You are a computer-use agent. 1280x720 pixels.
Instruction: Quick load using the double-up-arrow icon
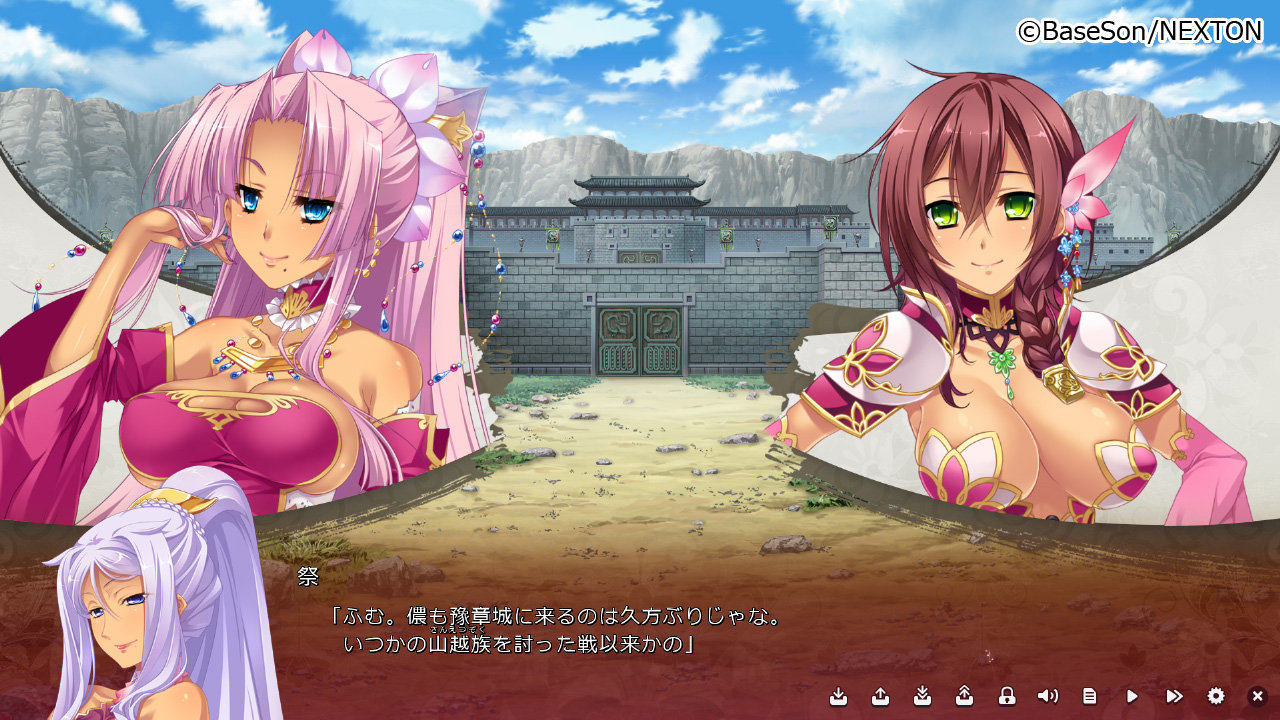[964, 696]
